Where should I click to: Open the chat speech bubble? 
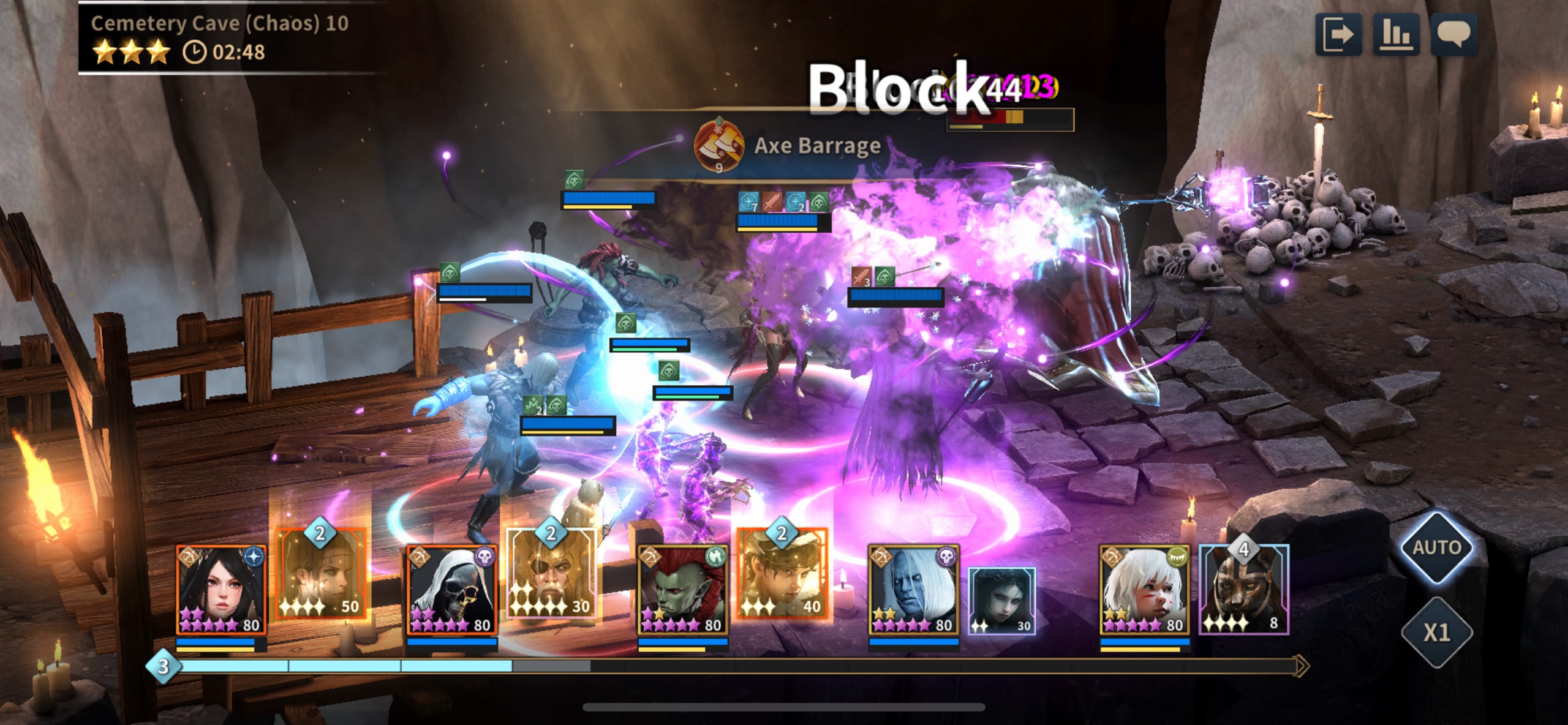click(1453, 34)
